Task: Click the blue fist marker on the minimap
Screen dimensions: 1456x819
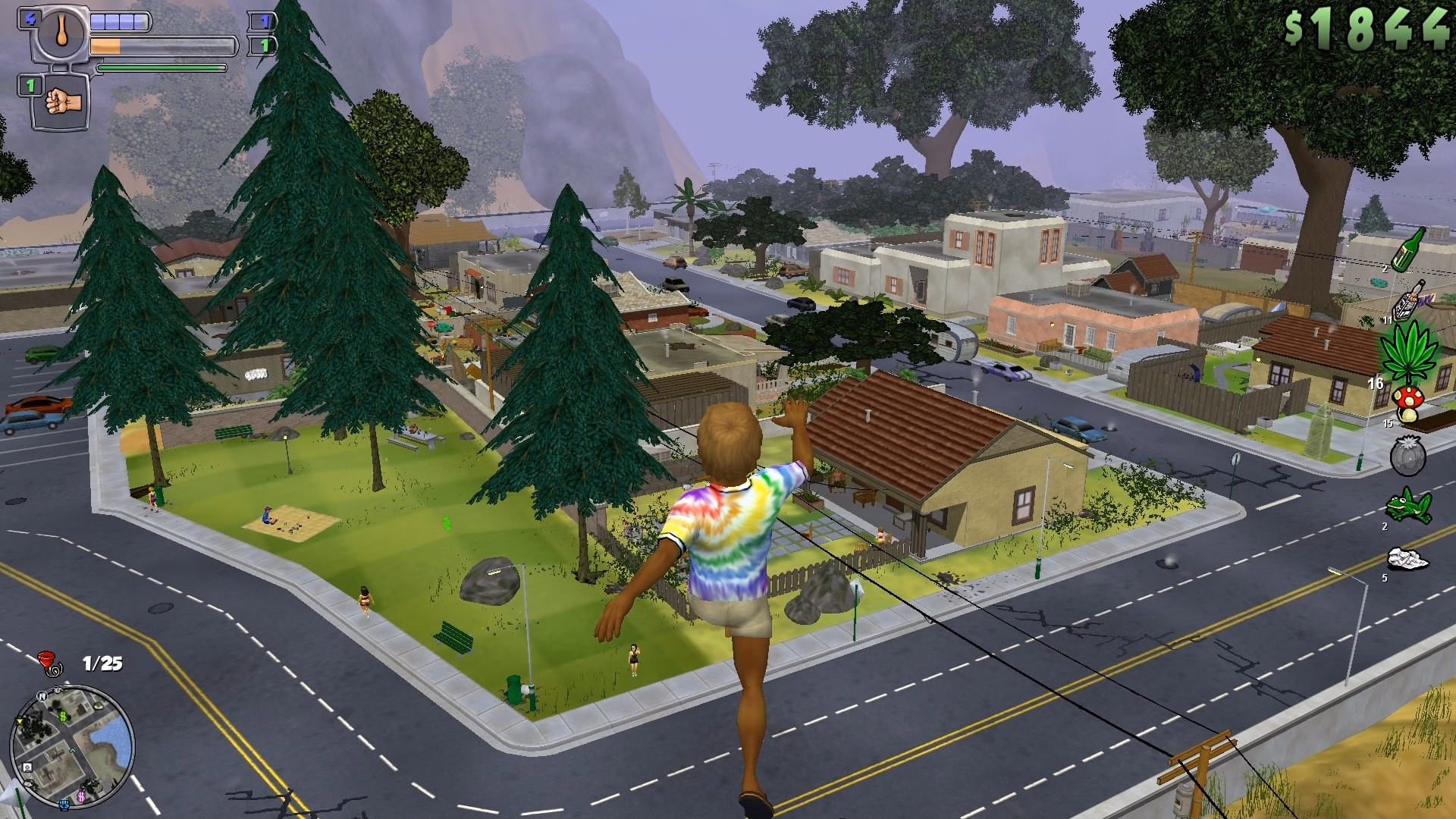Action: coord(64,805)
